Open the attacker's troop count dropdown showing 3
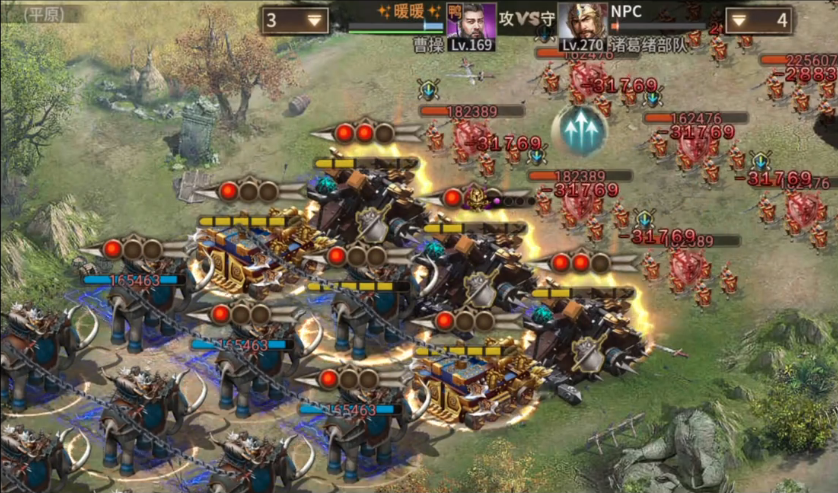Viewport: 838px width, 493px height. click(297, 20)
